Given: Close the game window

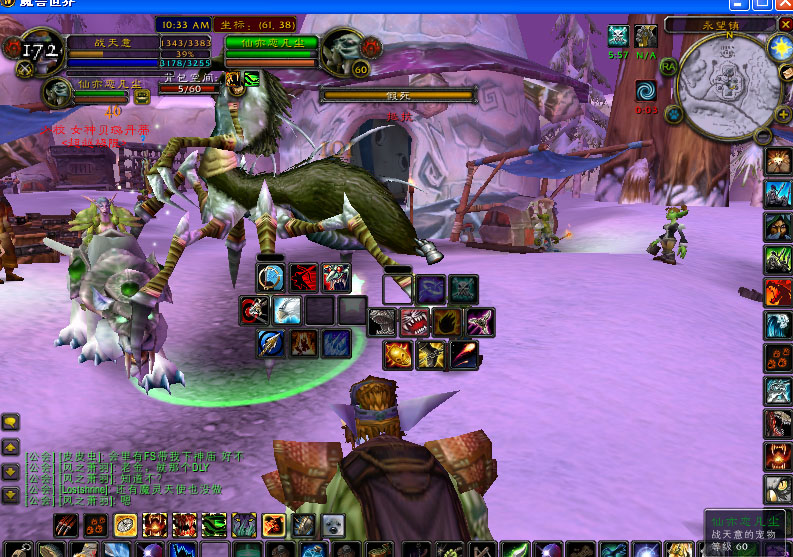Looking at the screenshot, I should click(x=782, y=7).
